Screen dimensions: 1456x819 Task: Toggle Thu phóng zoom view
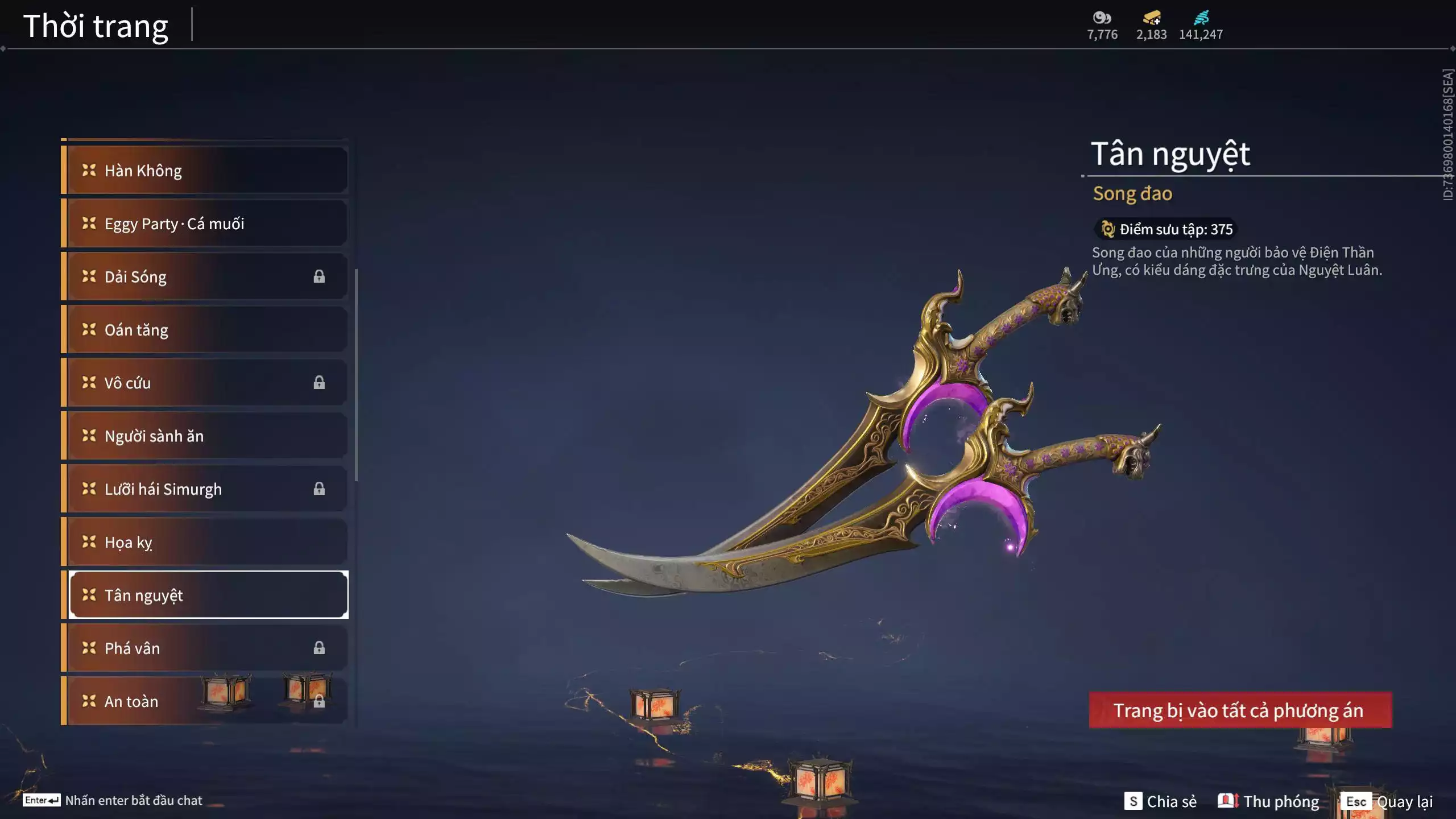(1268, 801)
